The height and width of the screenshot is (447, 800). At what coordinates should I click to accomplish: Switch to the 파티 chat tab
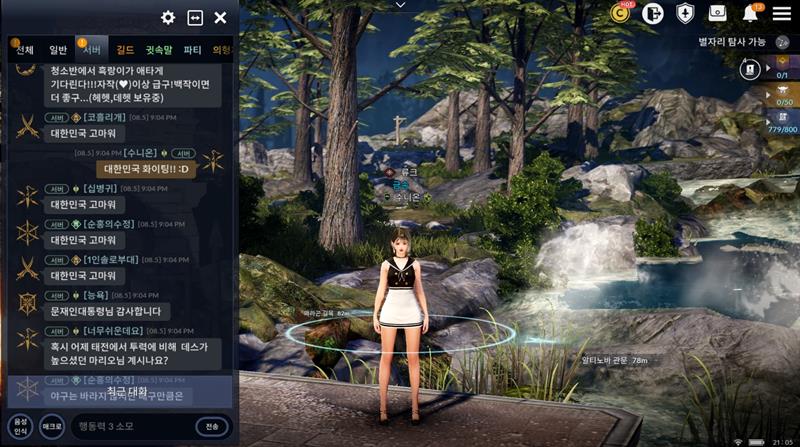[x=193, y=50]
